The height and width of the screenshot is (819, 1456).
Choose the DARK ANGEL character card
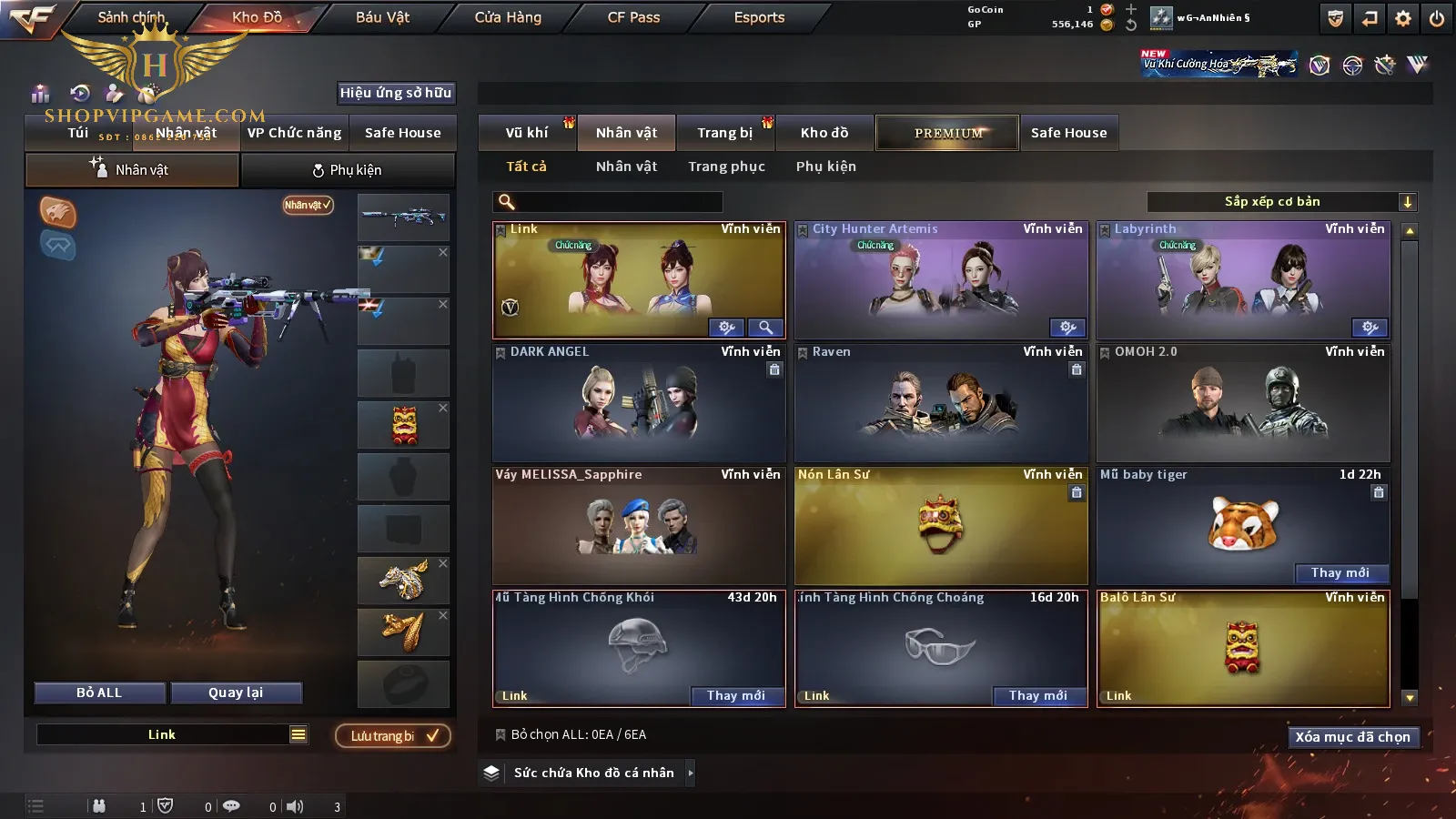click(639, 405)
